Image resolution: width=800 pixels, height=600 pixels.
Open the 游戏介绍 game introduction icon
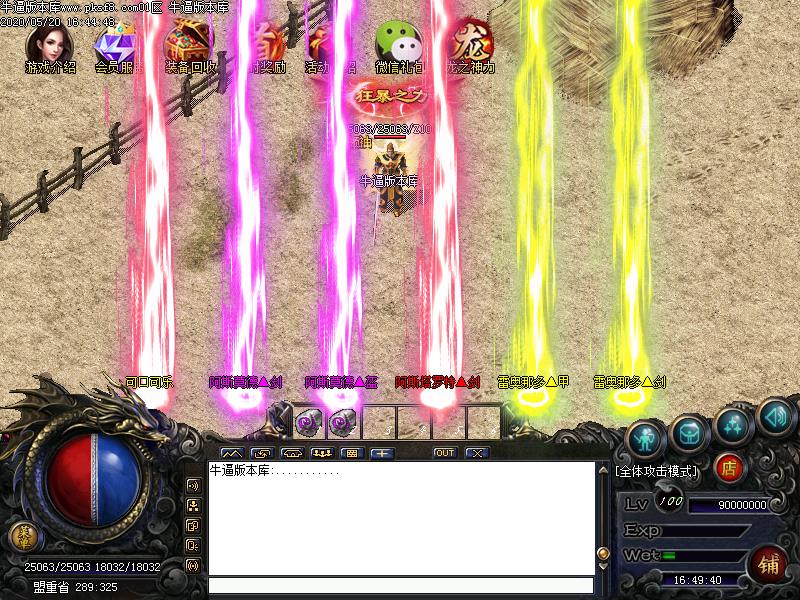[49, 43]
